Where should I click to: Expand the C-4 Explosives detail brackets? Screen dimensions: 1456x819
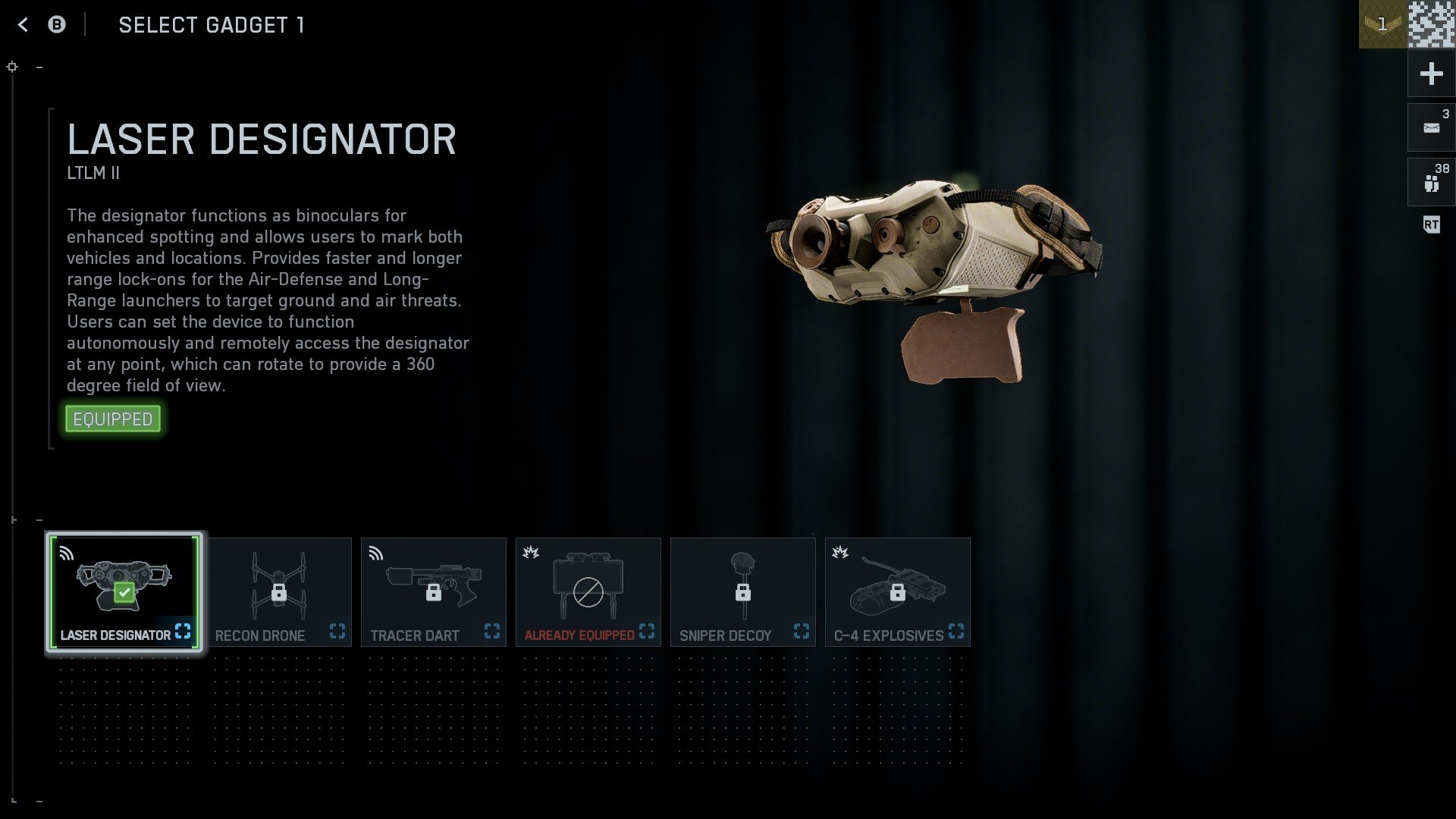pos(957,630)
